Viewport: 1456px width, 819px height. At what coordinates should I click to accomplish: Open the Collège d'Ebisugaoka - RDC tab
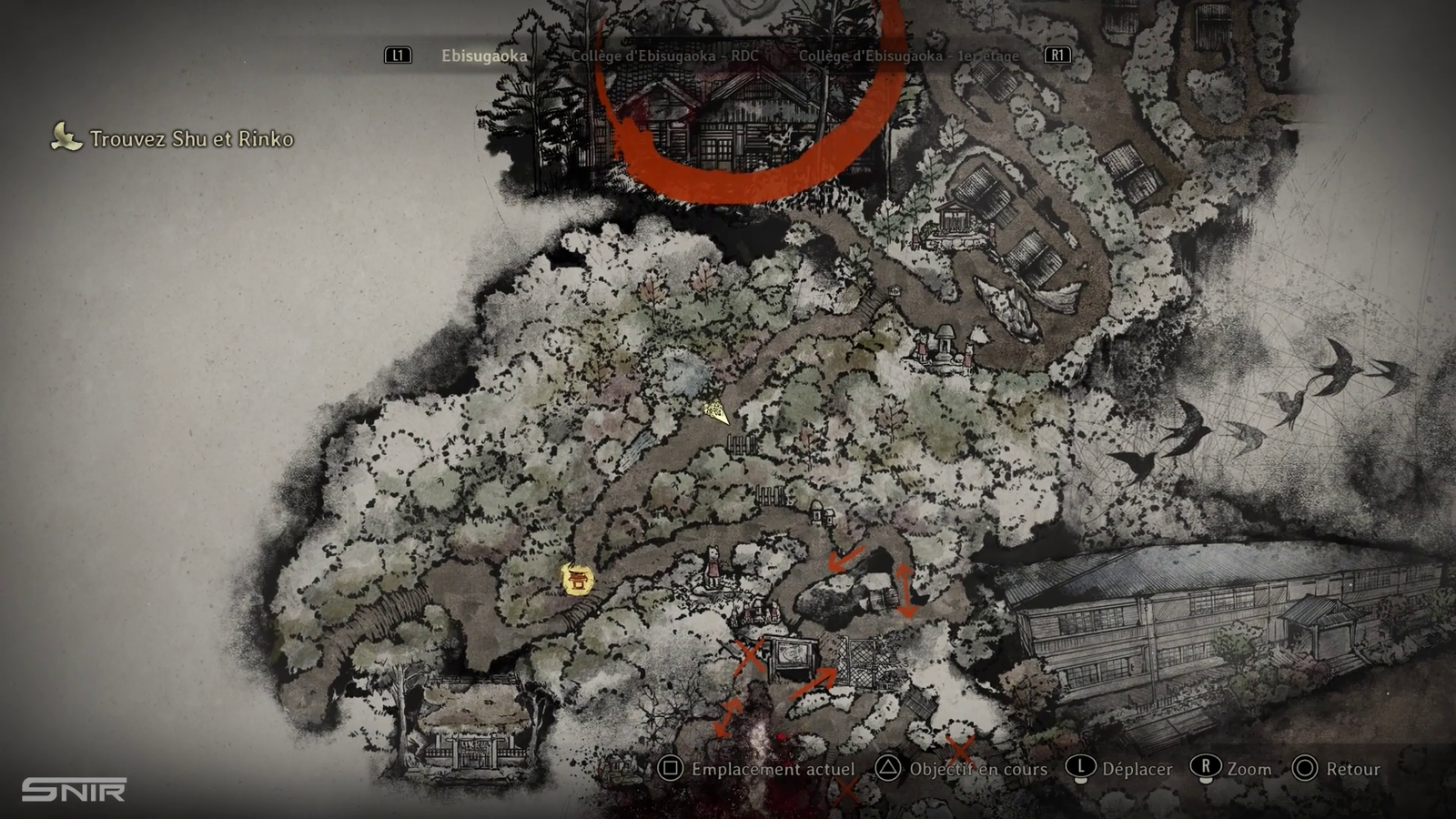point(664,56)
